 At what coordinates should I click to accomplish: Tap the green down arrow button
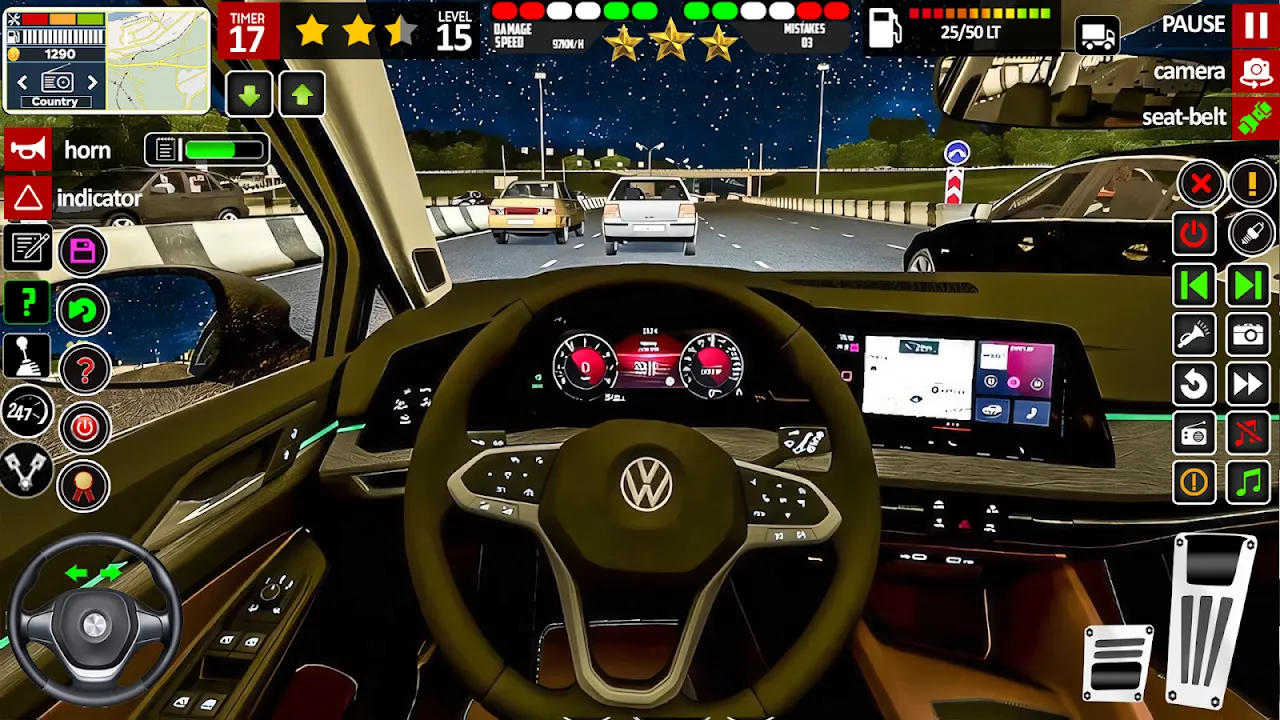[250, 95]
